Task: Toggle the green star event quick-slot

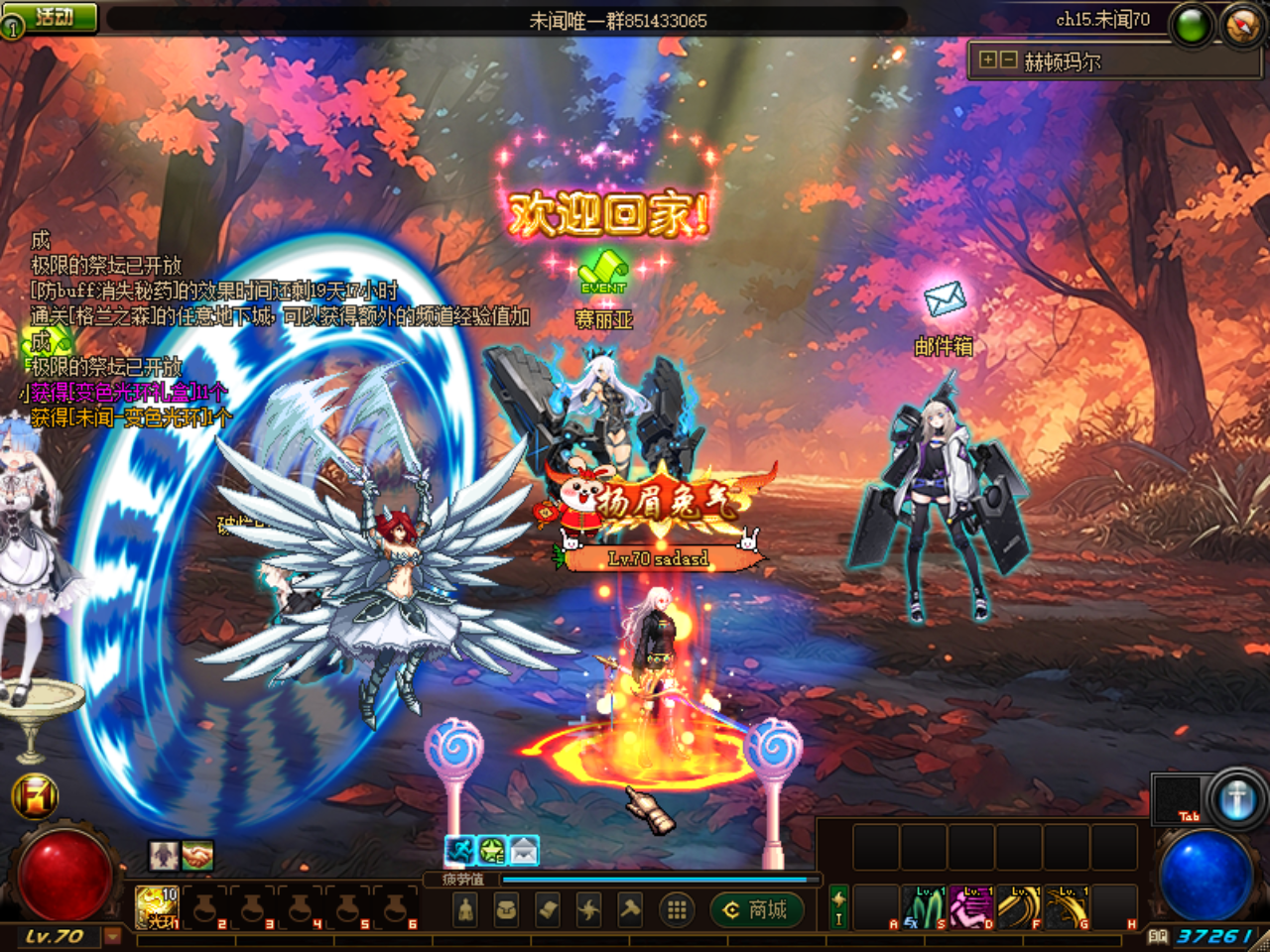Action: click(490, 849)
